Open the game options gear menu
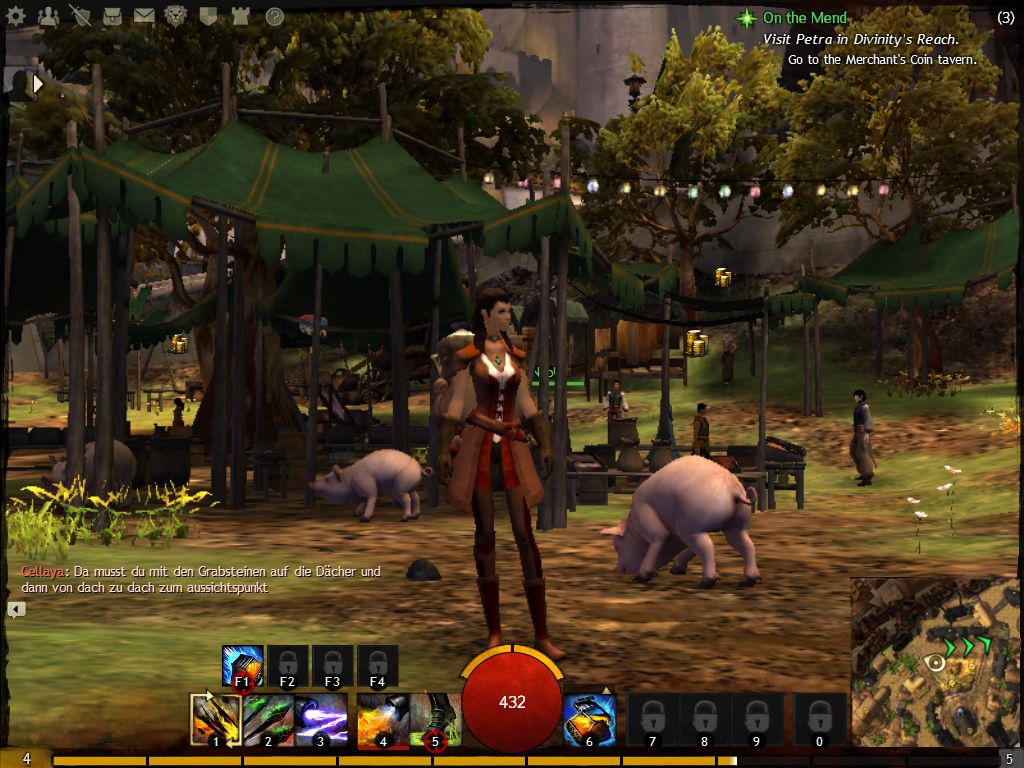Viewport: 1024px width, 768px height. [x=16, y=16]
